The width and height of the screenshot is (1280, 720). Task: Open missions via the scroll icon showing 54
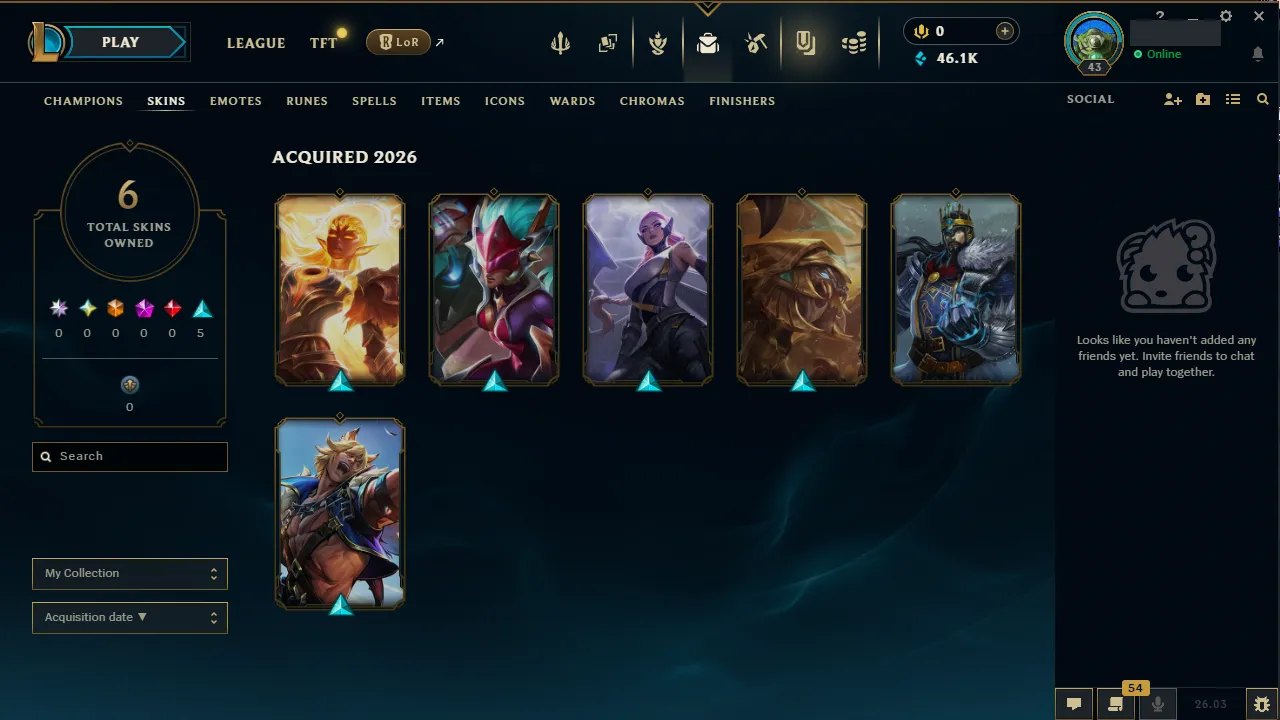[1116, 704]
